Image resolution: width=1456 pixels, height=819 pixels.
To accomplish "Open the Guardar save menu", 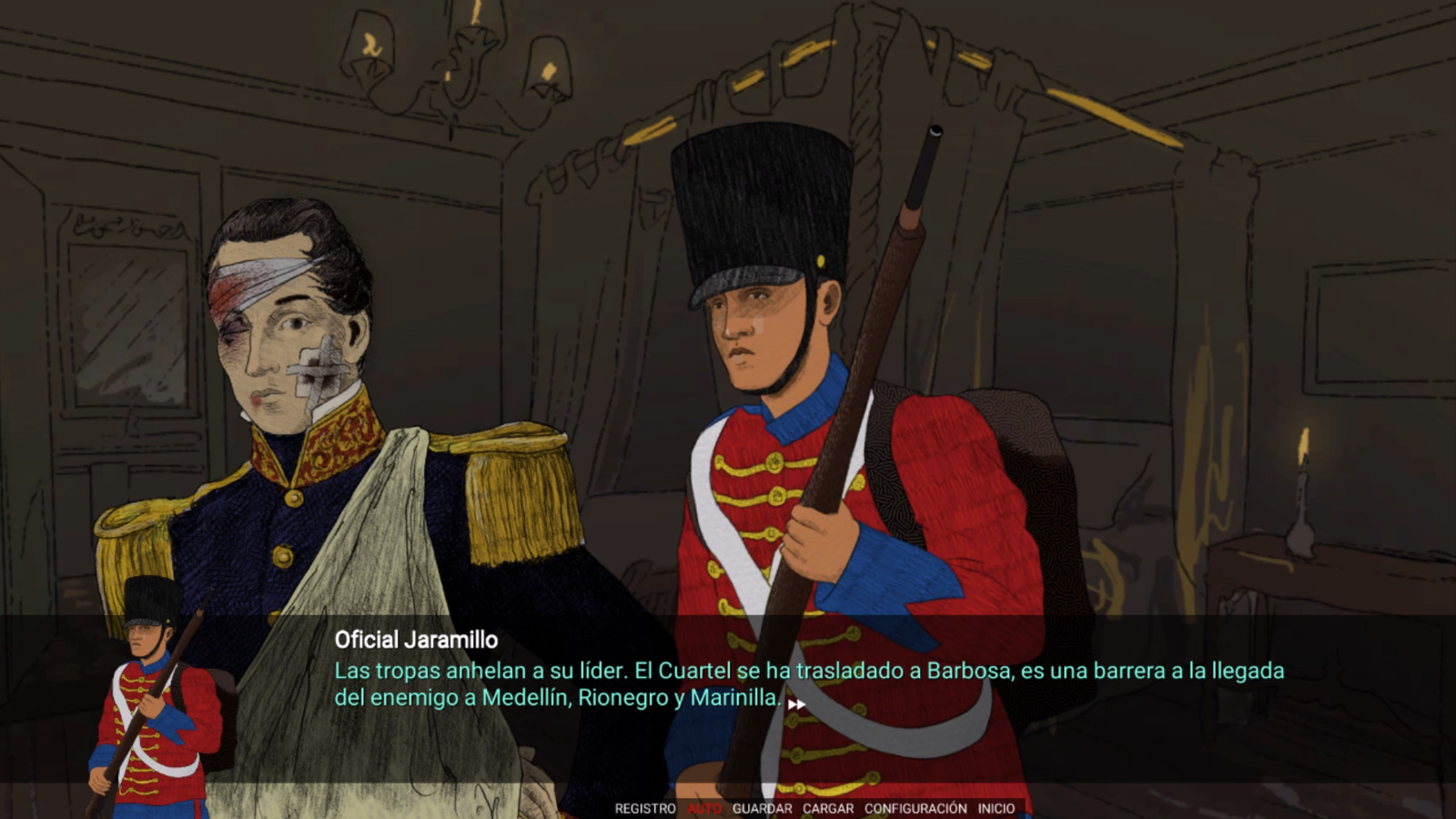I will tap(762, 808).
